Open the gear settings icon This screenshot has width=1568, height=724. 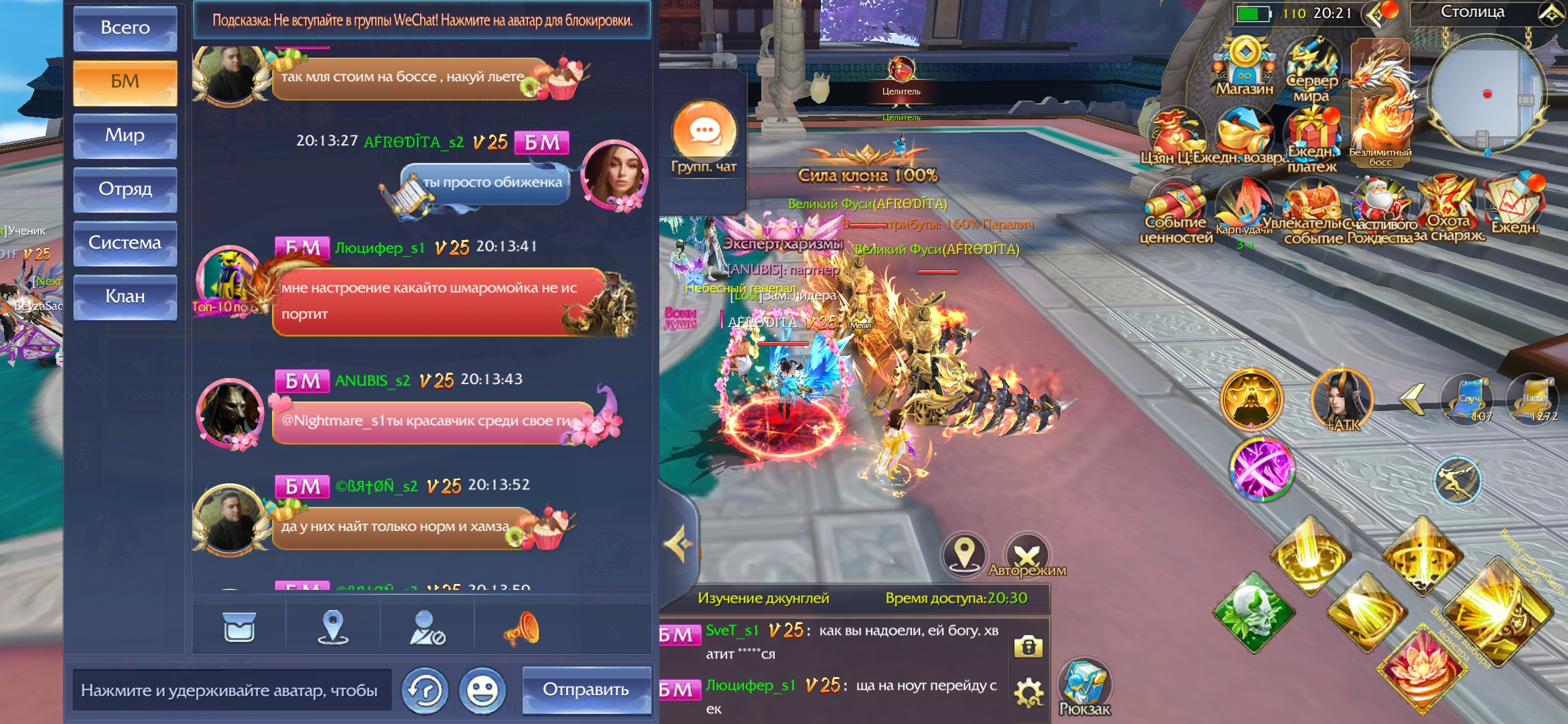[x=1028, y=693]
